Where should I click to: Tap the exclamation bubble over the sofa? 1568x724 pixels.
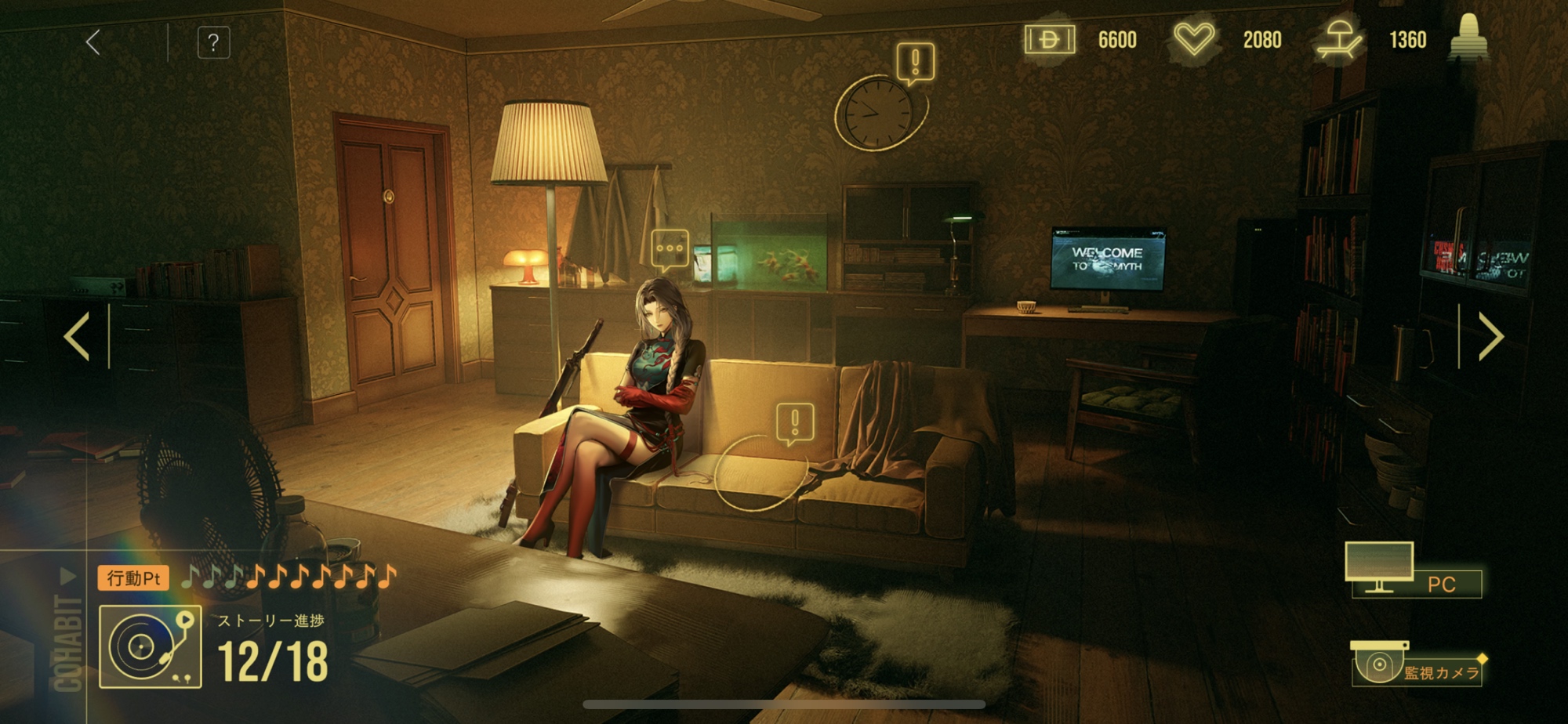795,422
